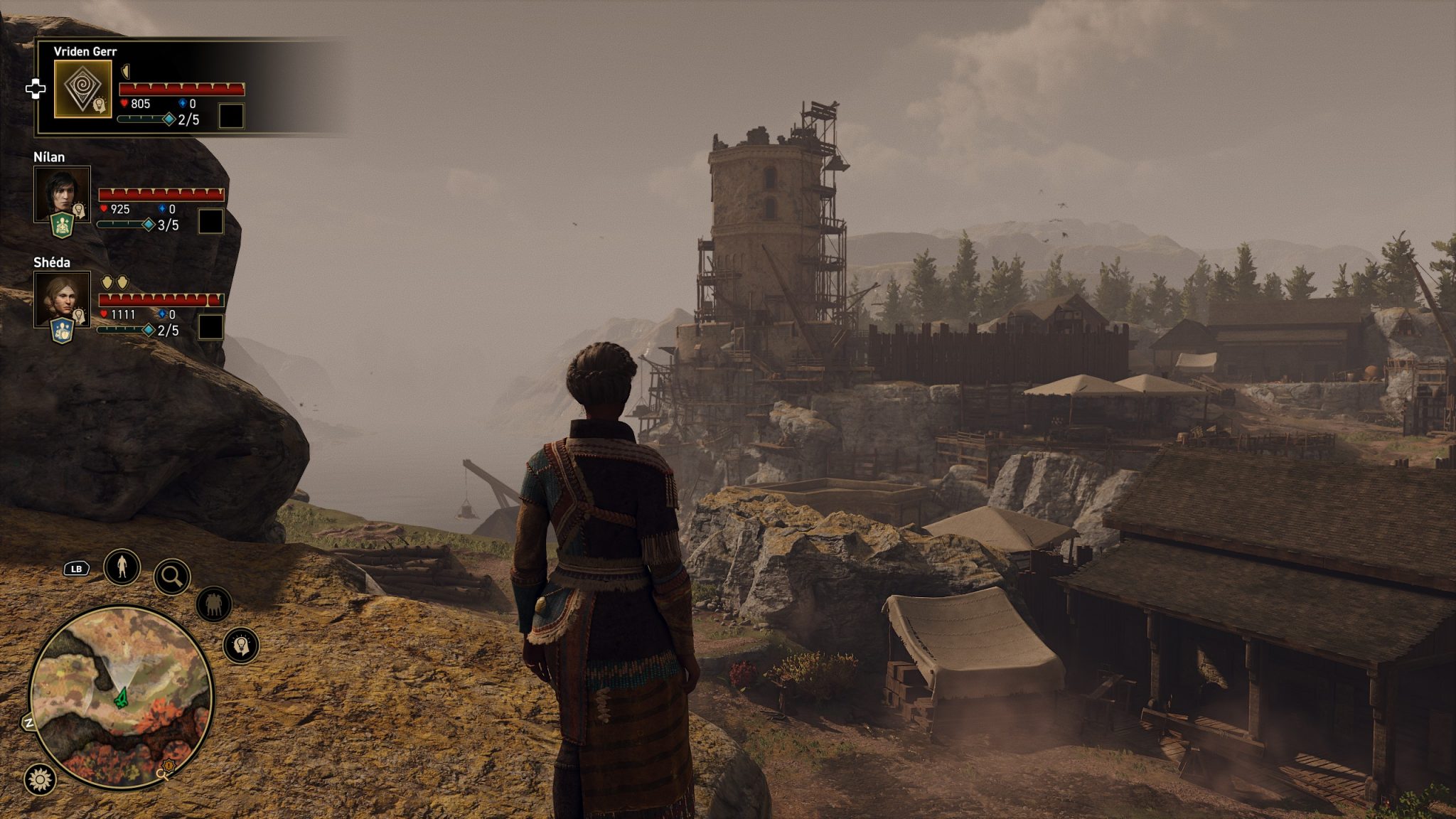Select Vriden Gerr's spiral diamond portrait
This screenshot has width=1456, height=819.
82,88
